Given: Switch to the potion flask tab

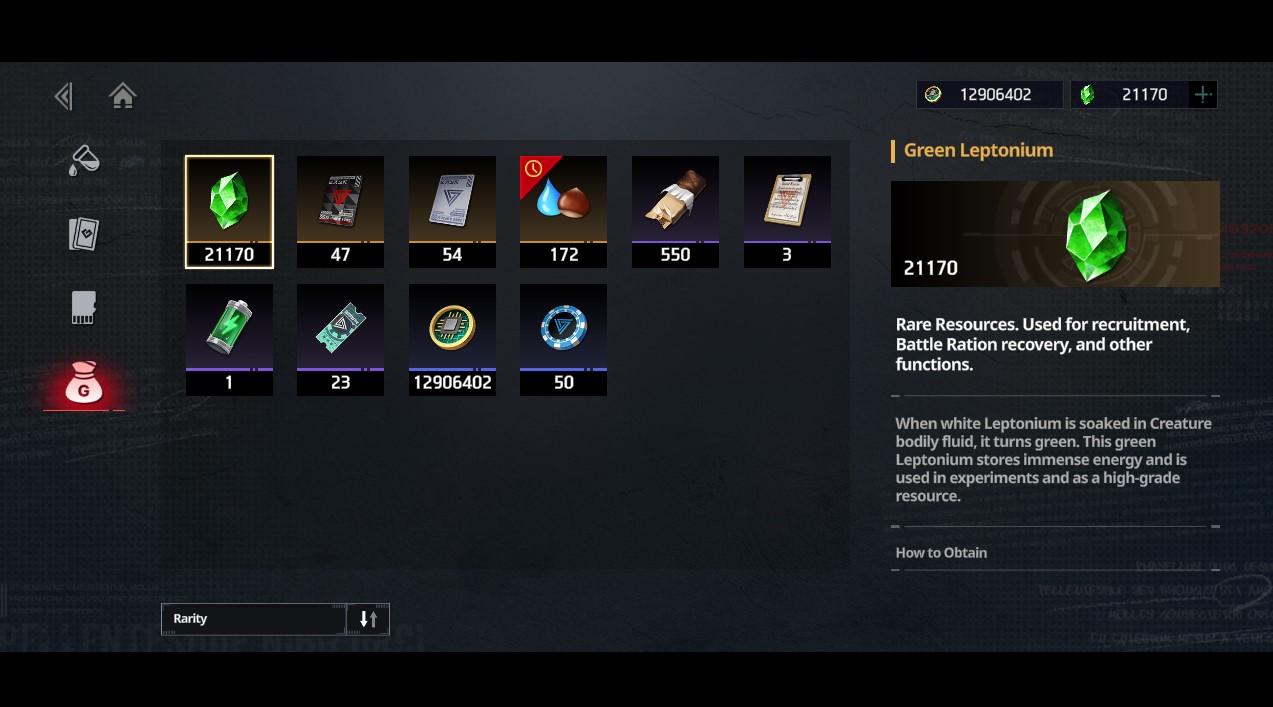Looking at the screenshot, I should pyautogui.click(x=84, y=161).
